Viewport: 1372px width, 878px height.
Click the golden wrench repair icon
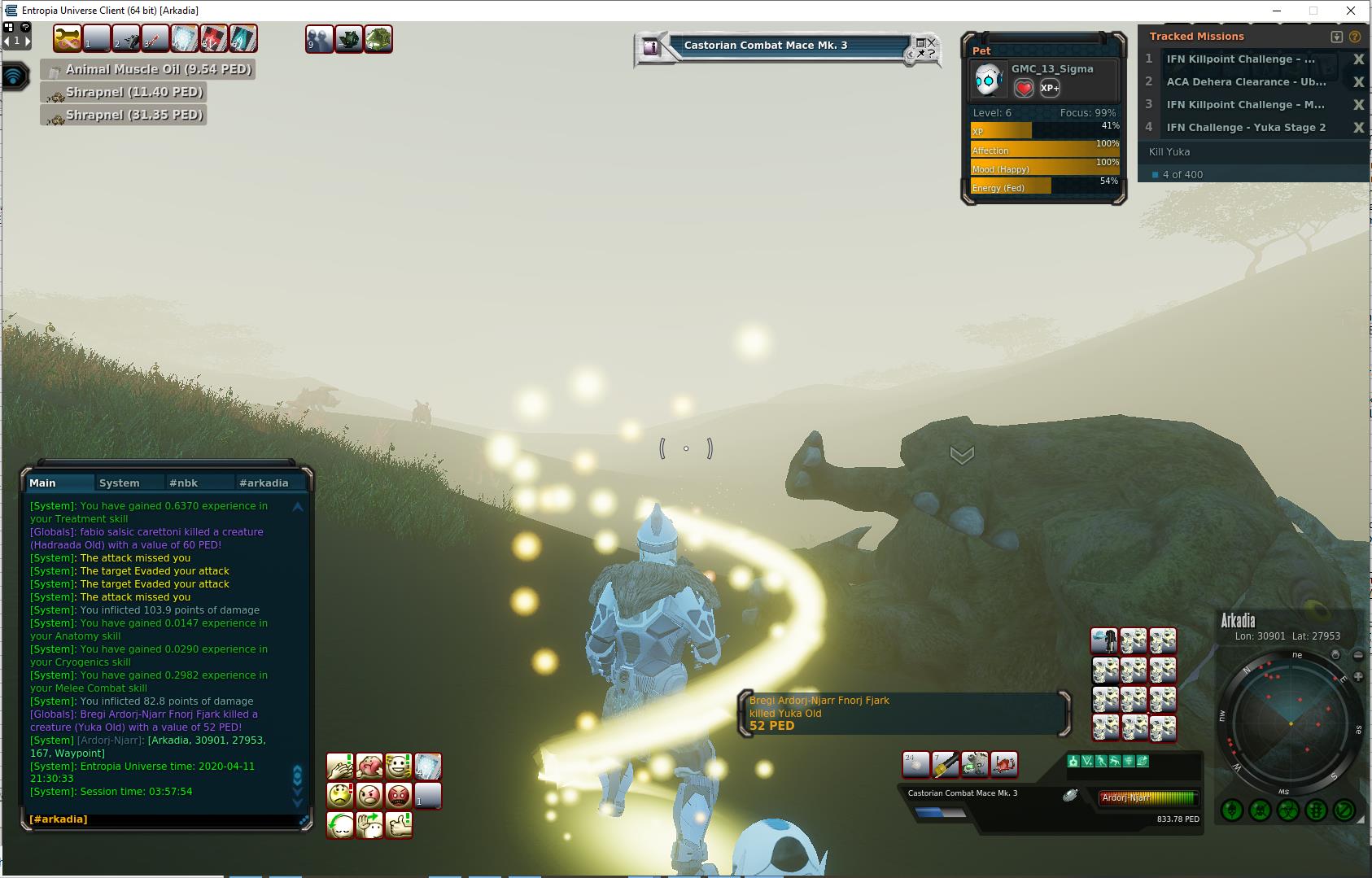[67, 38]
